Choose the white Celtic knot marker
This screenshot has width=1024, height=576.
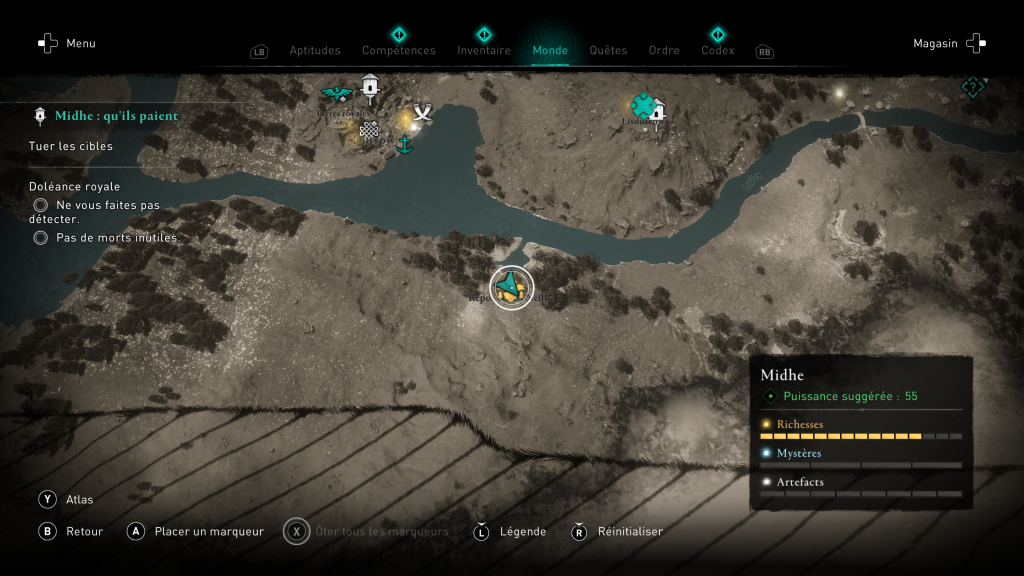tap(369, 129)
